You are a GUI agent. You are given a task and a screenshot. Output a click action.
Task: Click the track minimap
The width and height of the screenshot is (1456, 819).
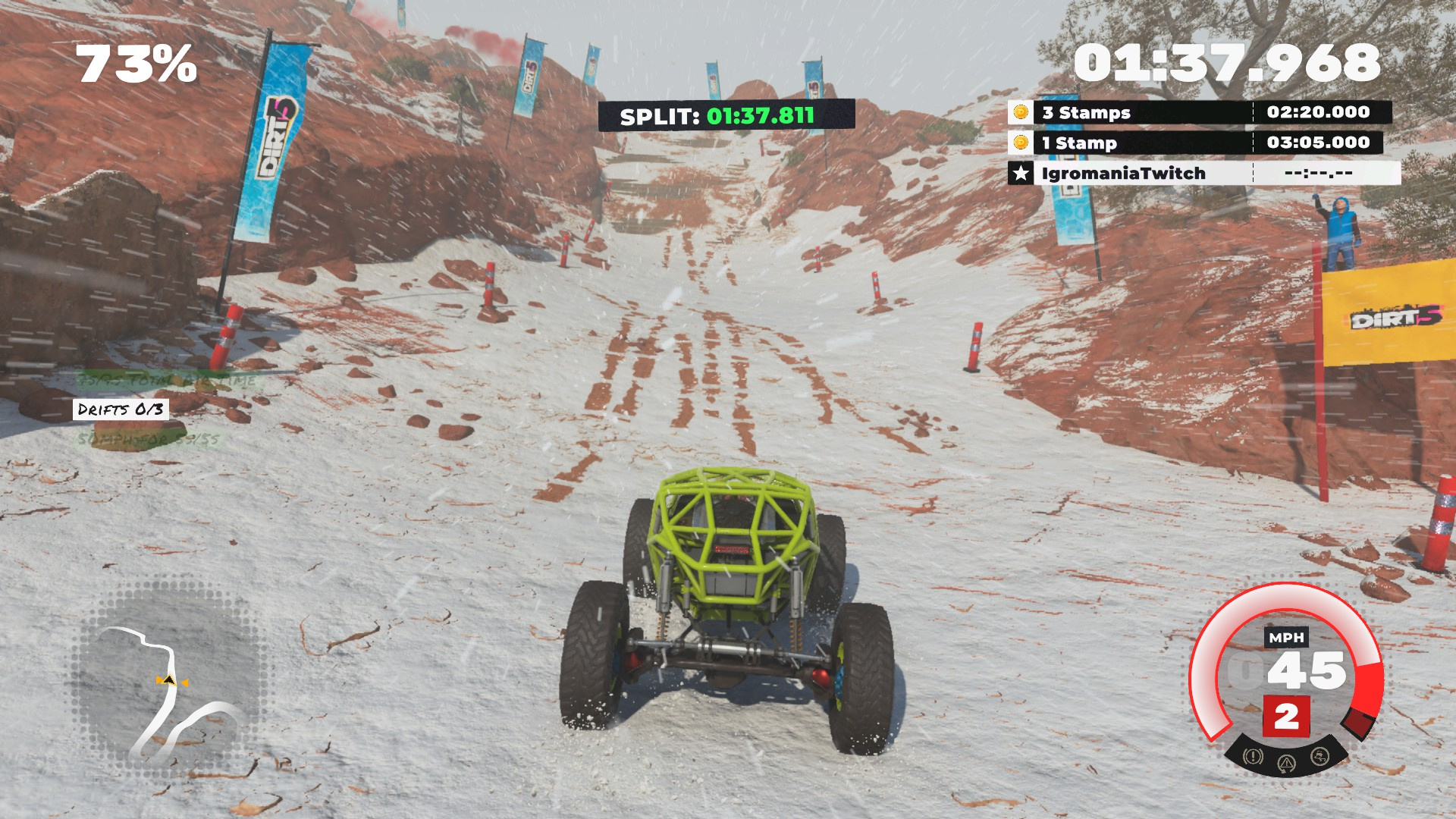[x=168, y=682]
